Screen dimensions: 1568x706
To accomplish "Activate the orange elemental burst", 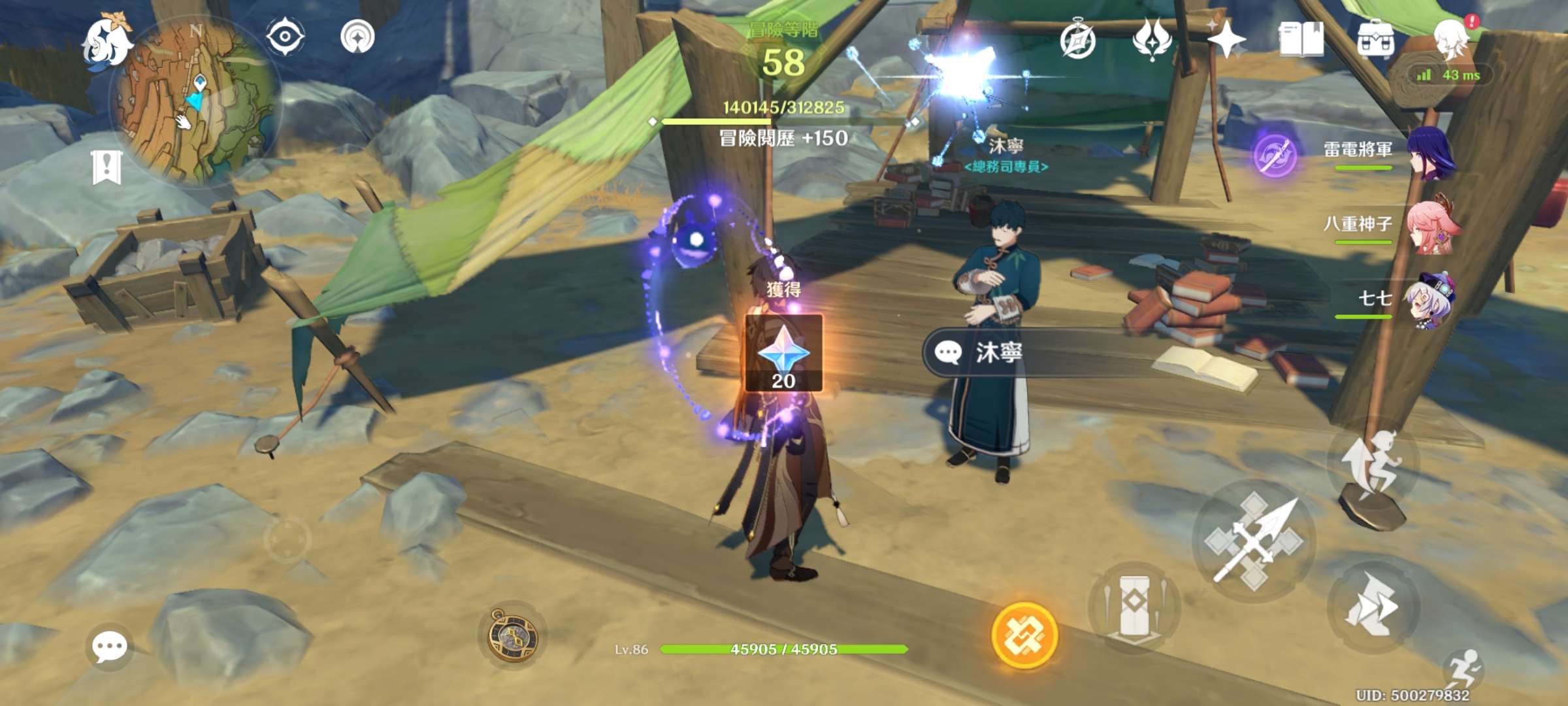I will point(1024,635).
